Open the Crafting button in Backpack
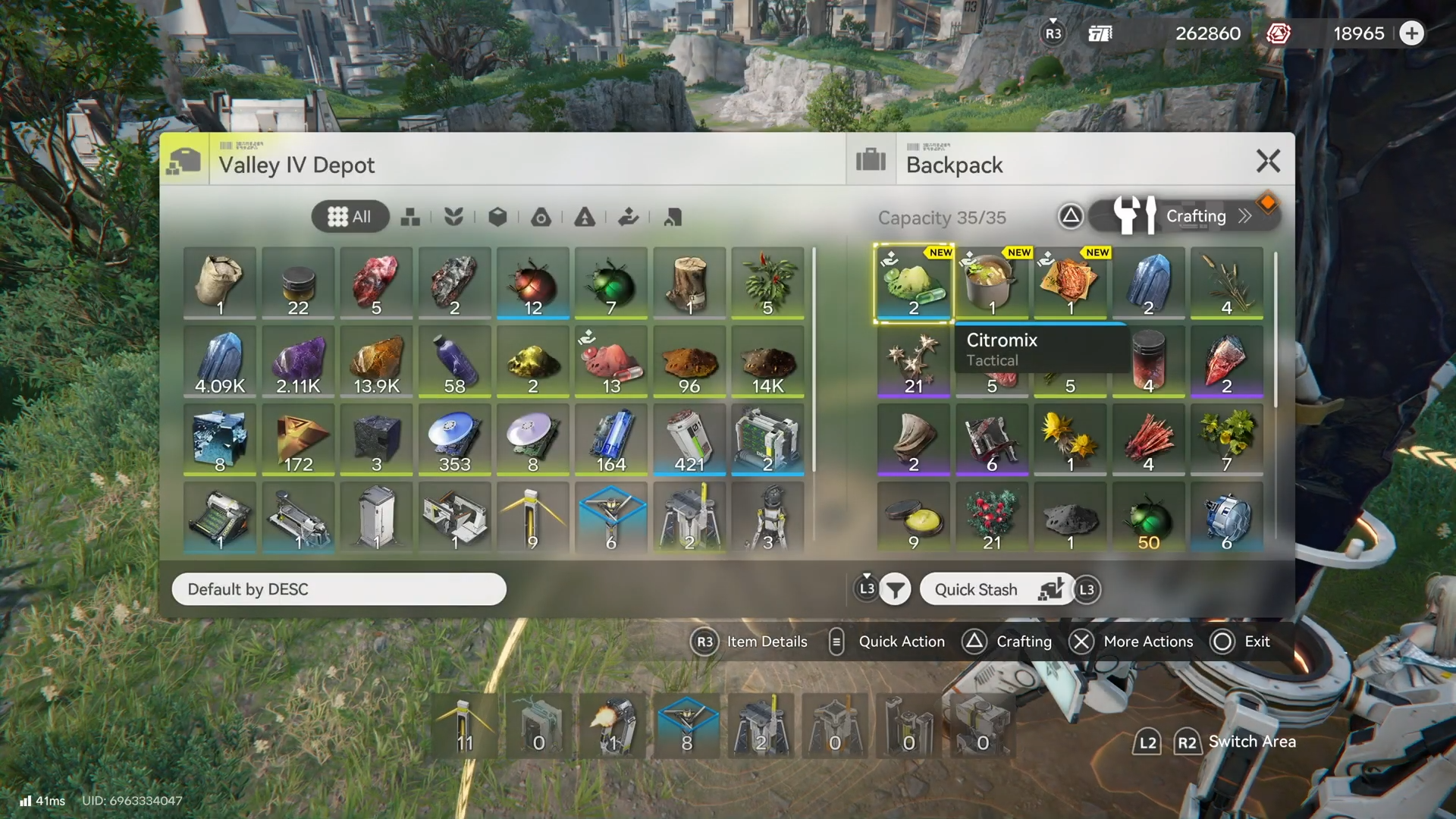This screenshot has width=1456, height=819. pyautogui.click(x=1184, y=216)
